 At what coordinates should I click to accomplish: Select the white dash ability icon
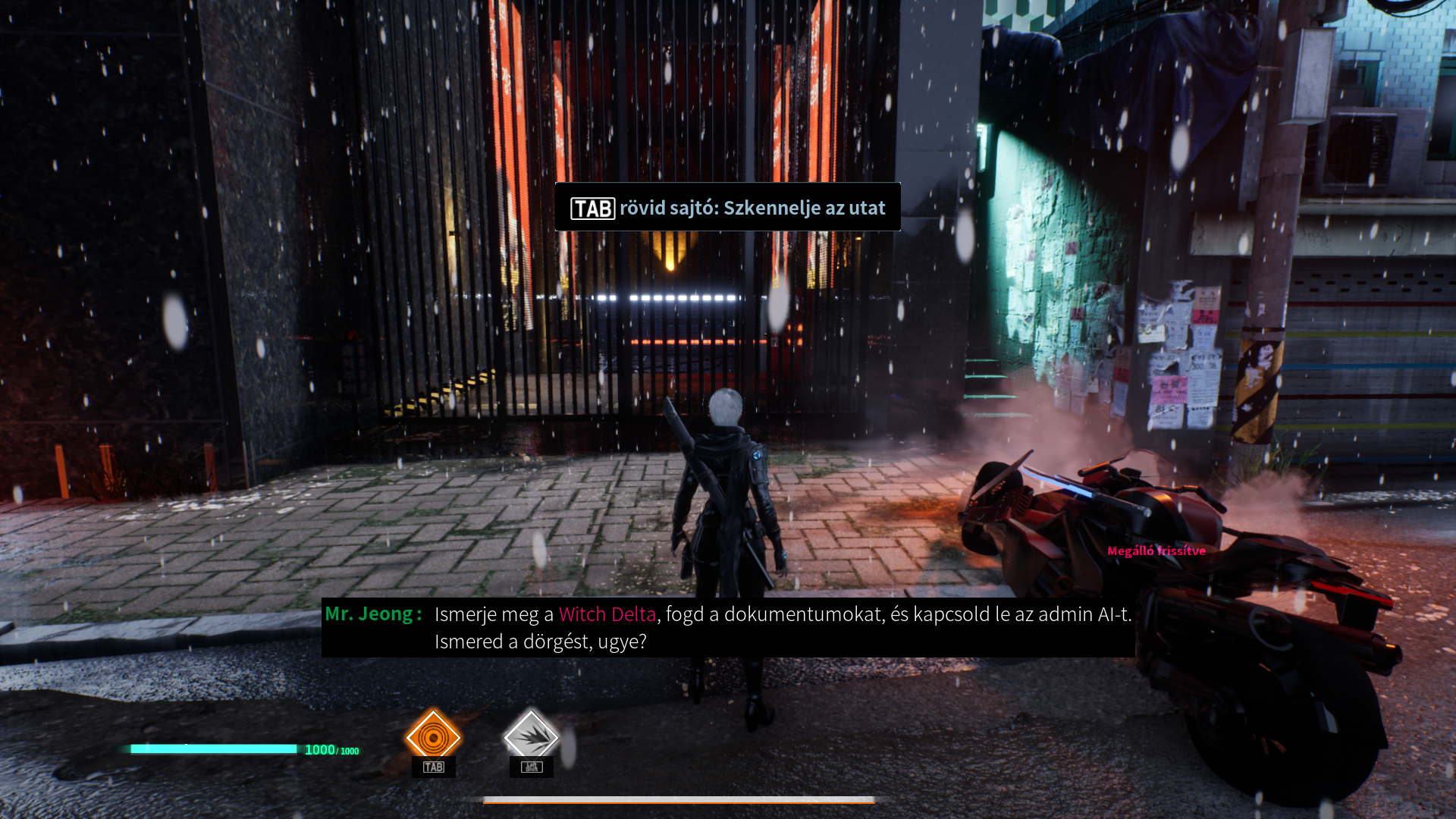pyautogui.click(x=531, y=736)
